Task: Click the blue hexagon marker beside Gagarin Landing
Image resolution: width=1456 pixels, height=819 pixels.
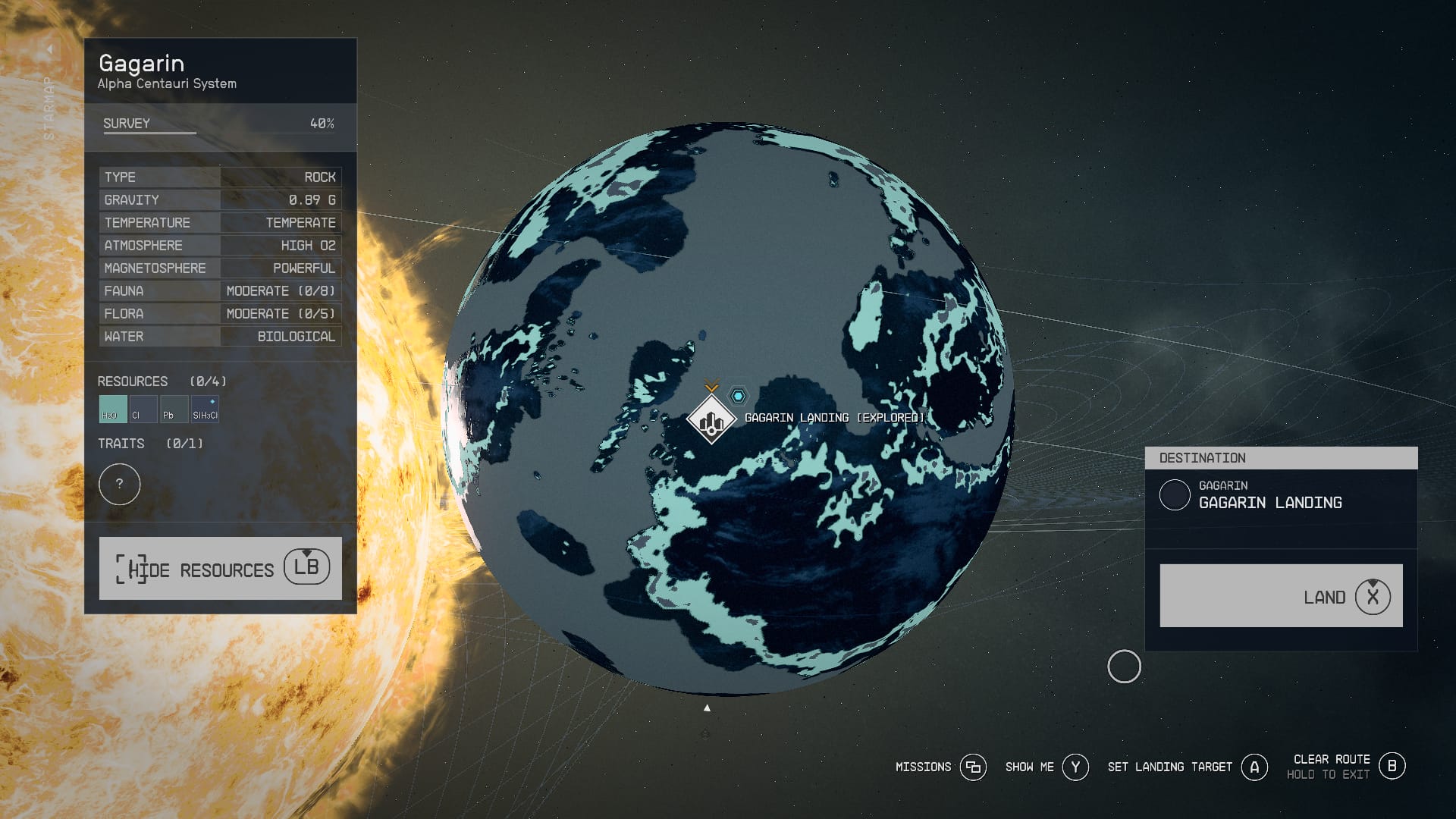Action: pos(738,396)
